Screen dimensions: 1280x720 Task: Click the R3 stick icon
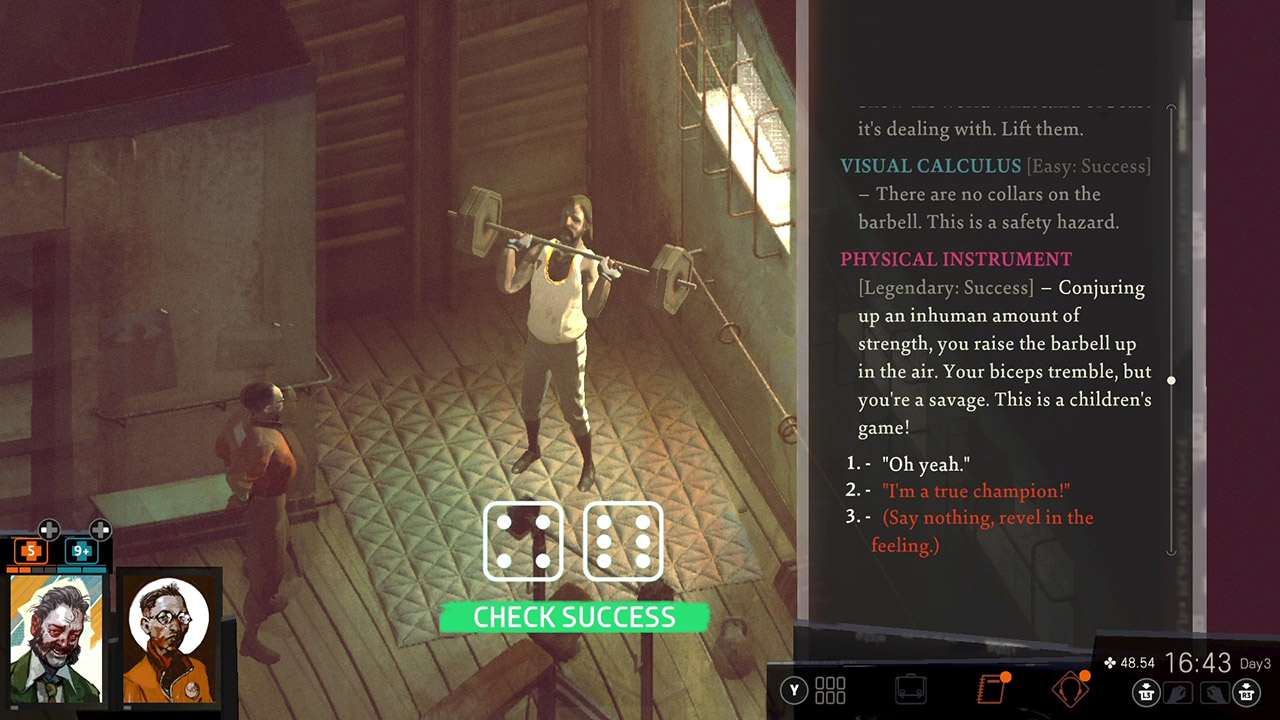tap(1246, 693)
